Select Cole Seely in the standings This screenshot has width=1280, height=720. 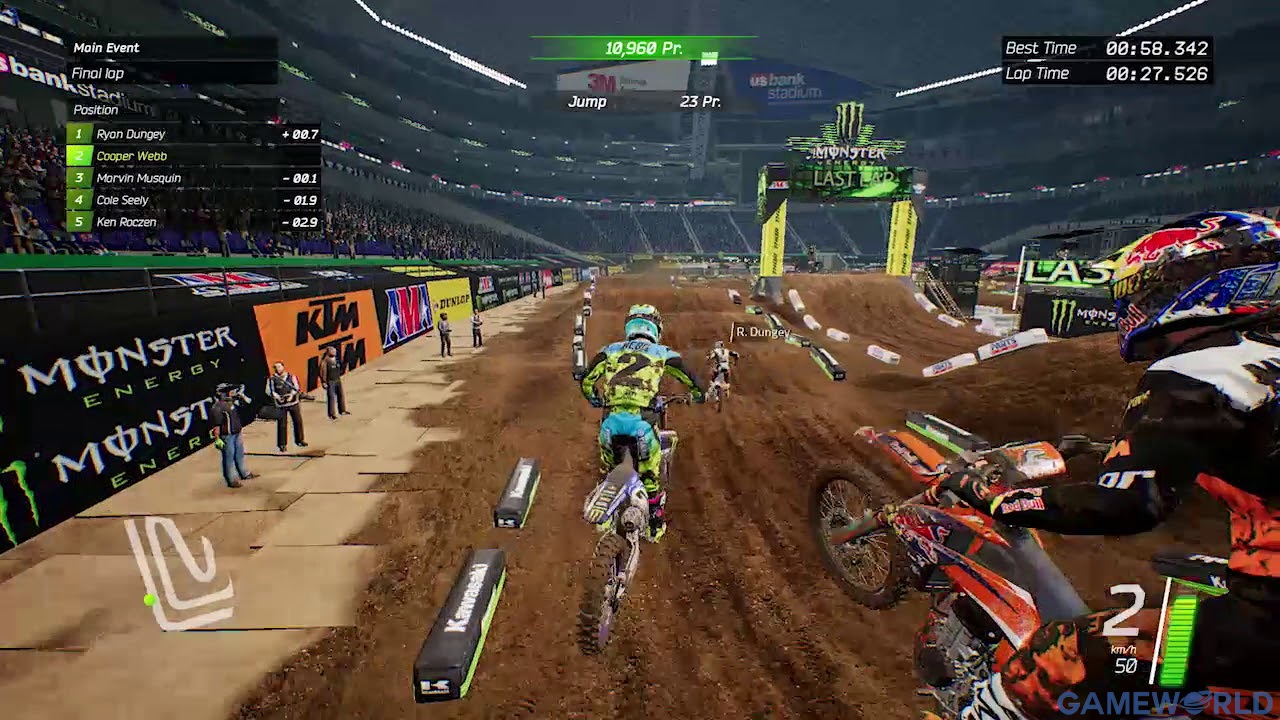193,200
